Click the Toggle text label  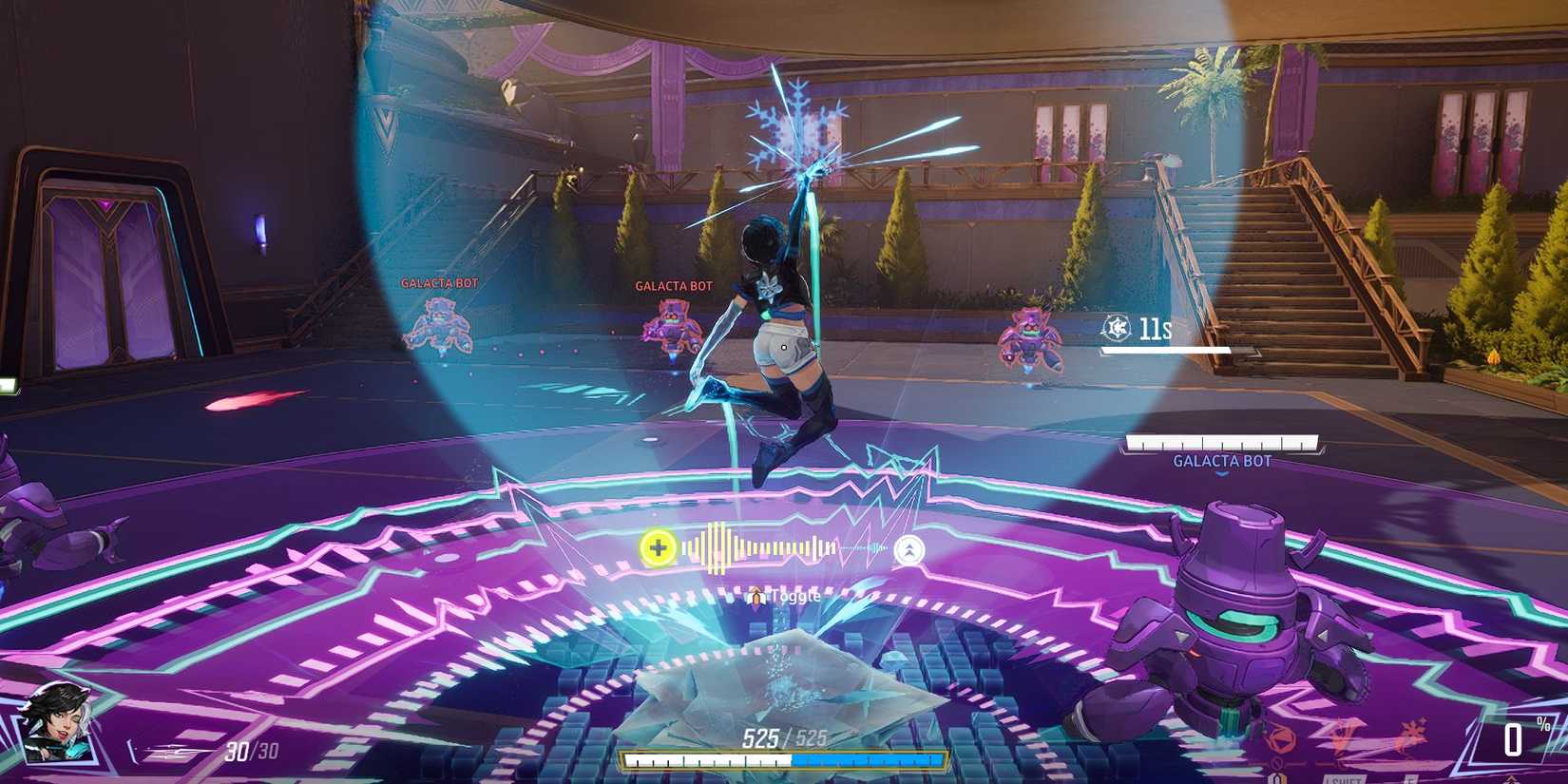tap(796, 596)
